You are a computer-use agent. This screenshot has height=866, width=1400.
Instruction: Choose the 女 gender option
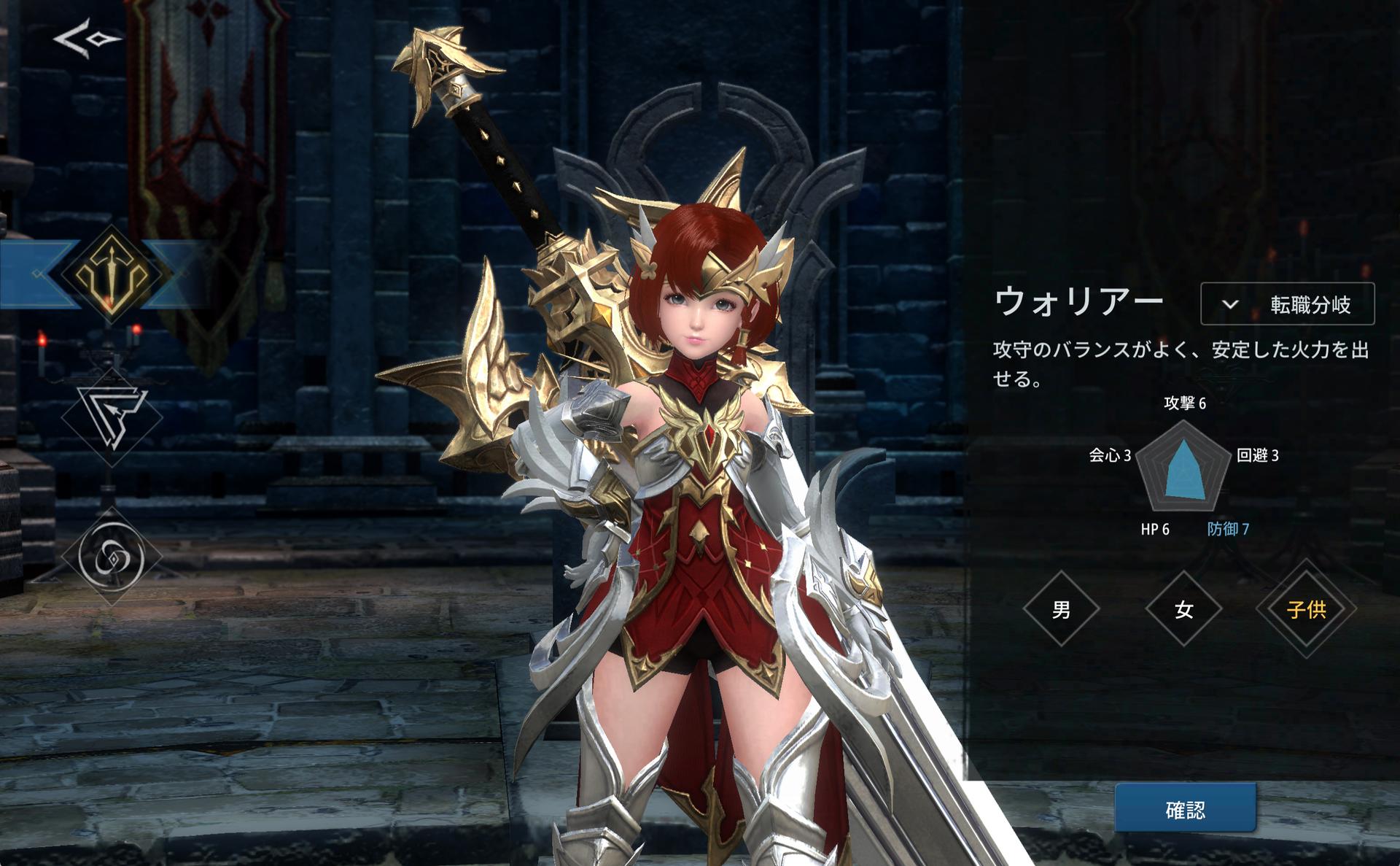pyautogui.click(x=1183, y=609)
